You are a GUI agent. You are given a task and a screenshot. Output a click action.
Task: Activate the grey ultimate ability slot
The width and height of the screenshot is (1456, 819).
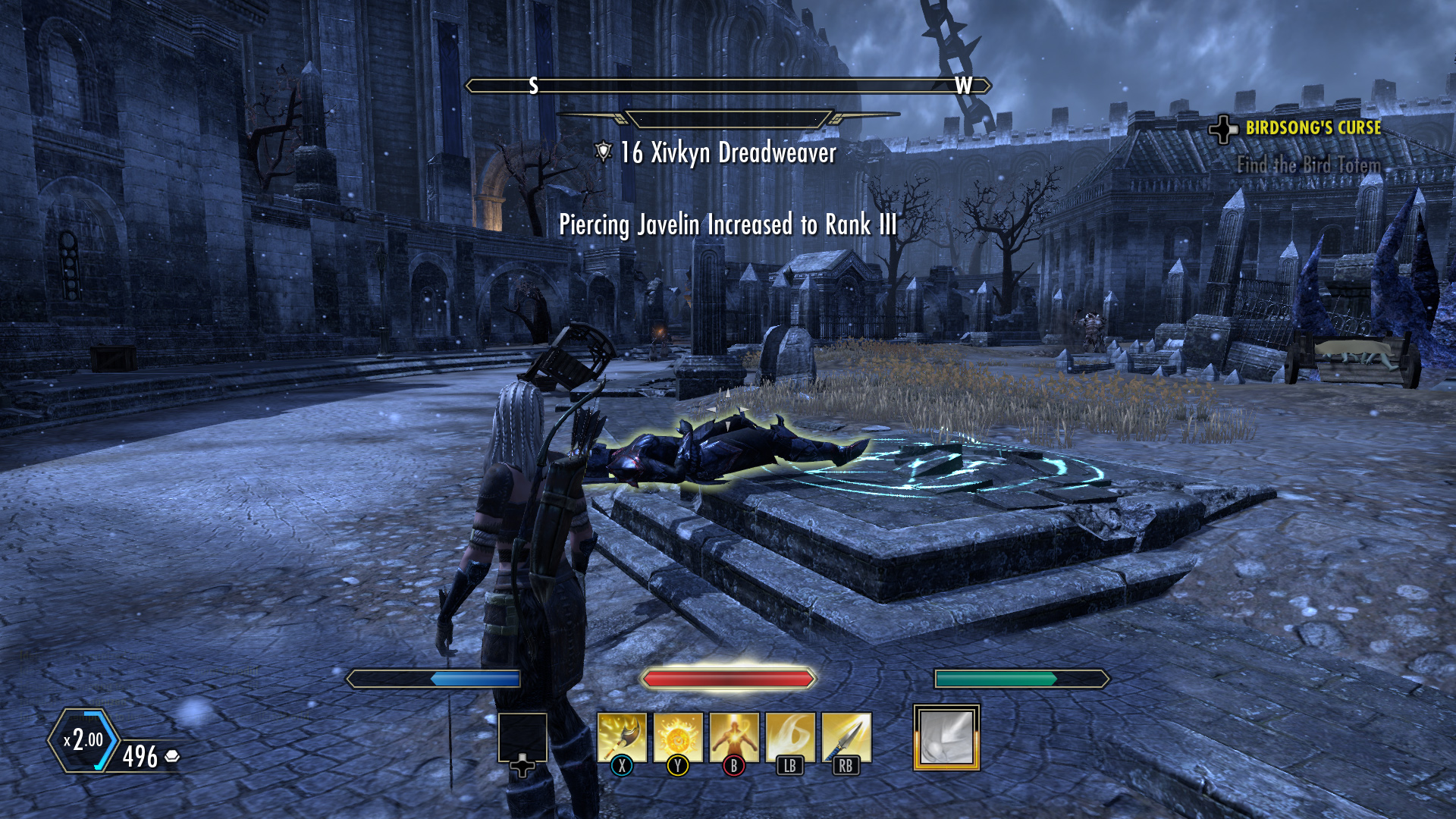[946, 737]
